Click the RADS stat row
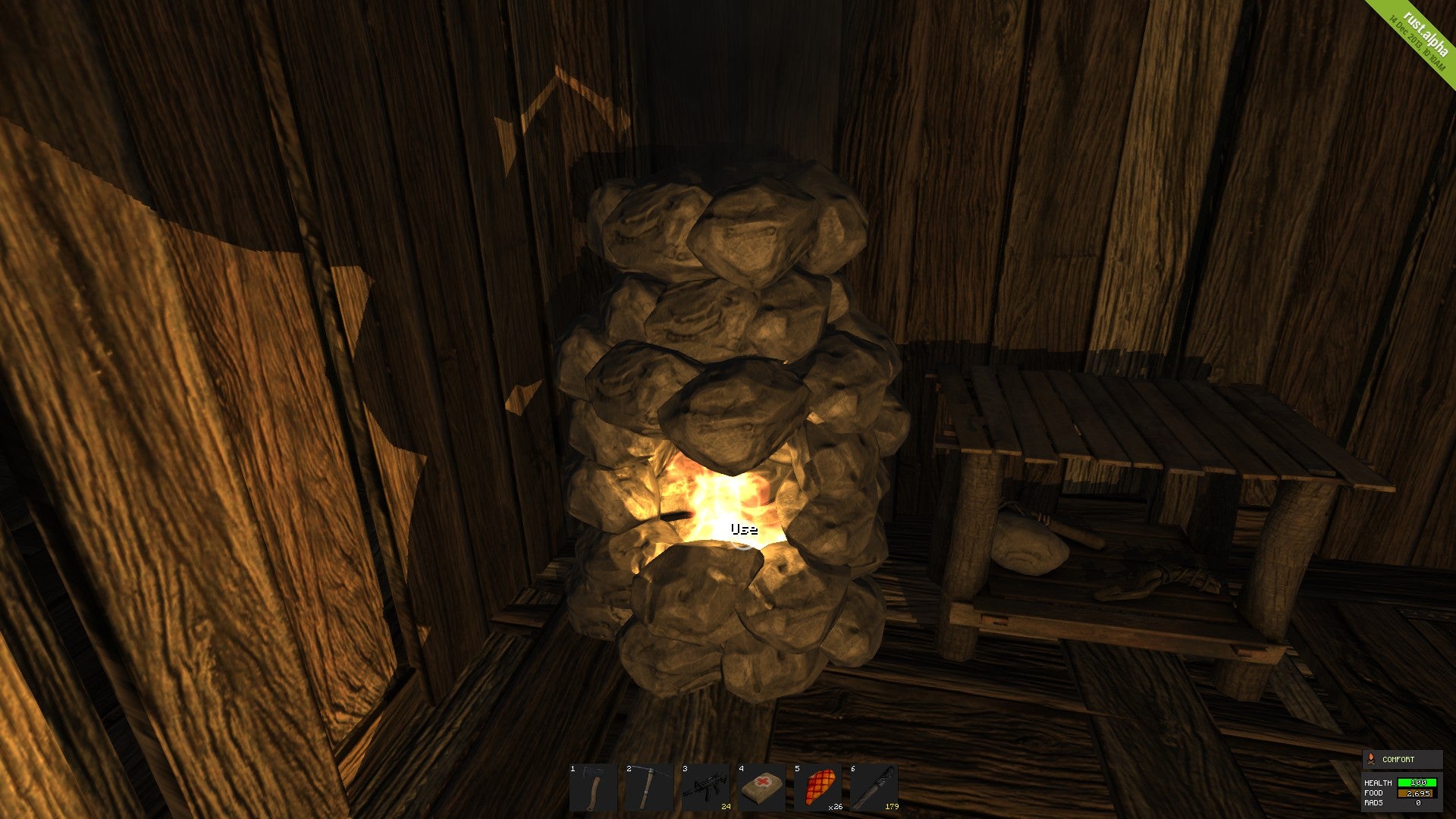1456x819 pixels. tap(1373, 803)
